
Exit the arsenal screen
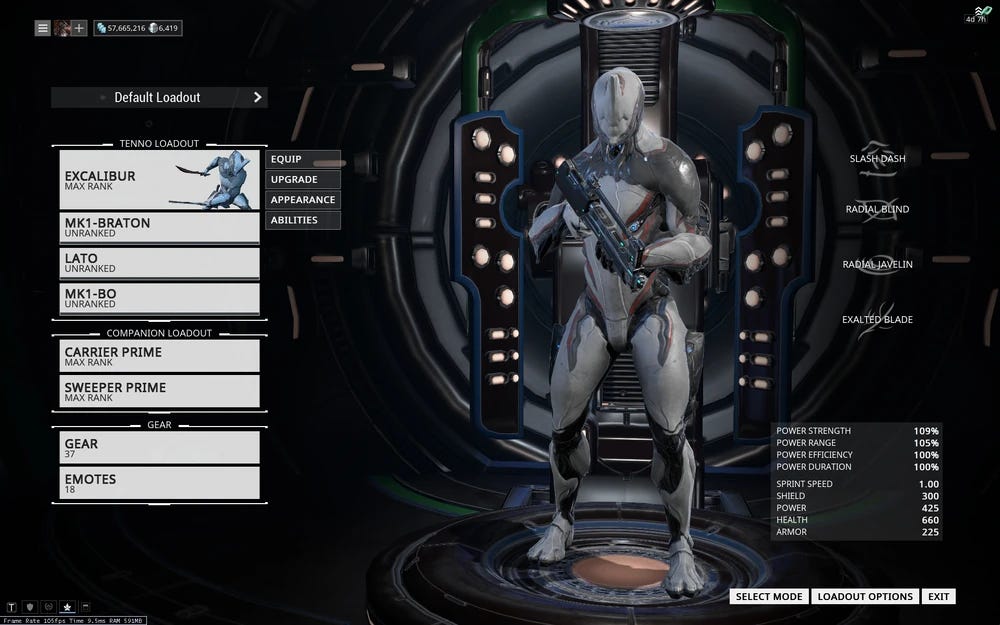tap(938, 596)
